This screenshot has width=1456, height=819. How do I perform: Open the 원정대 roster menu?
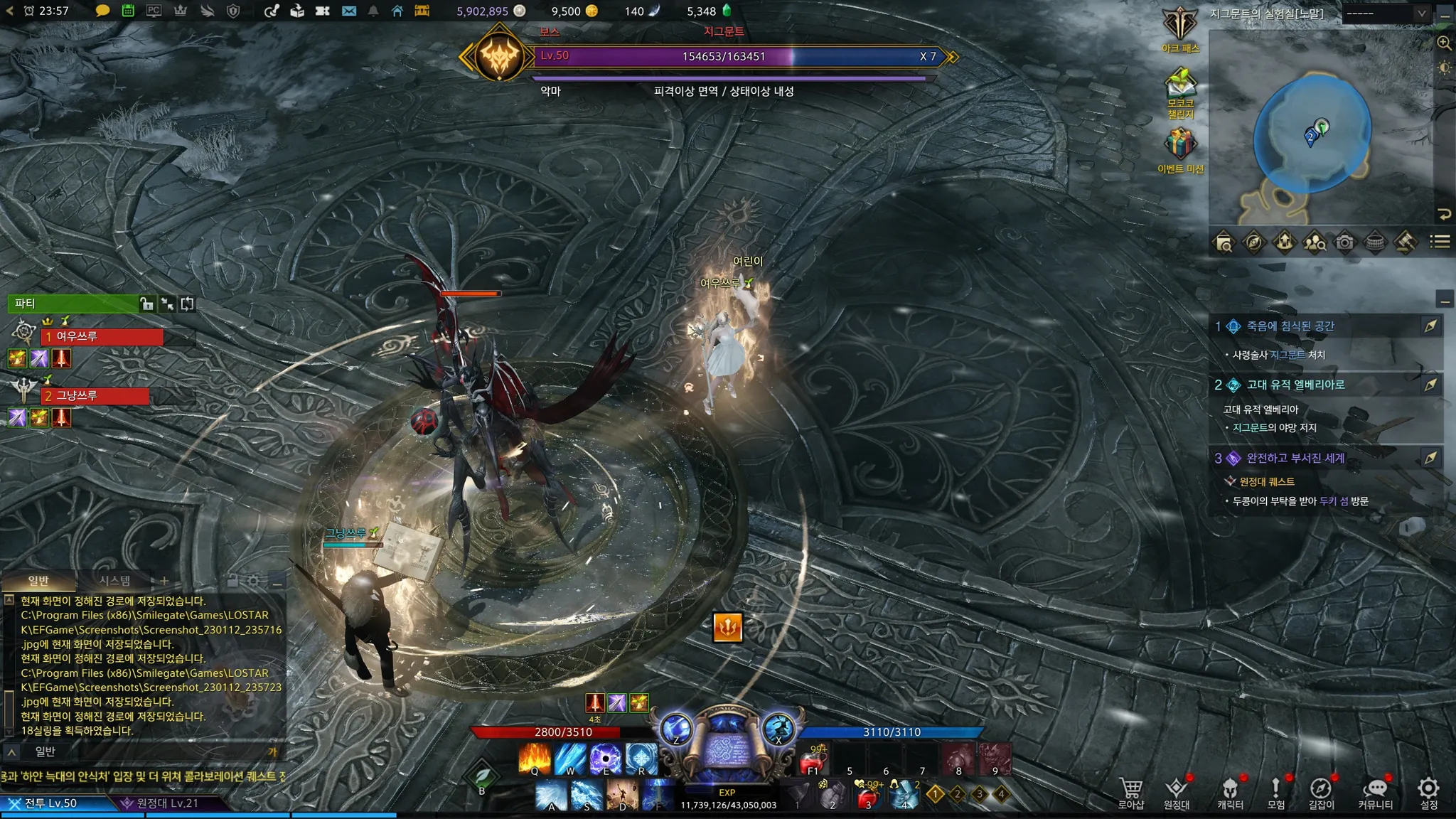click(x=1176, y=792)
